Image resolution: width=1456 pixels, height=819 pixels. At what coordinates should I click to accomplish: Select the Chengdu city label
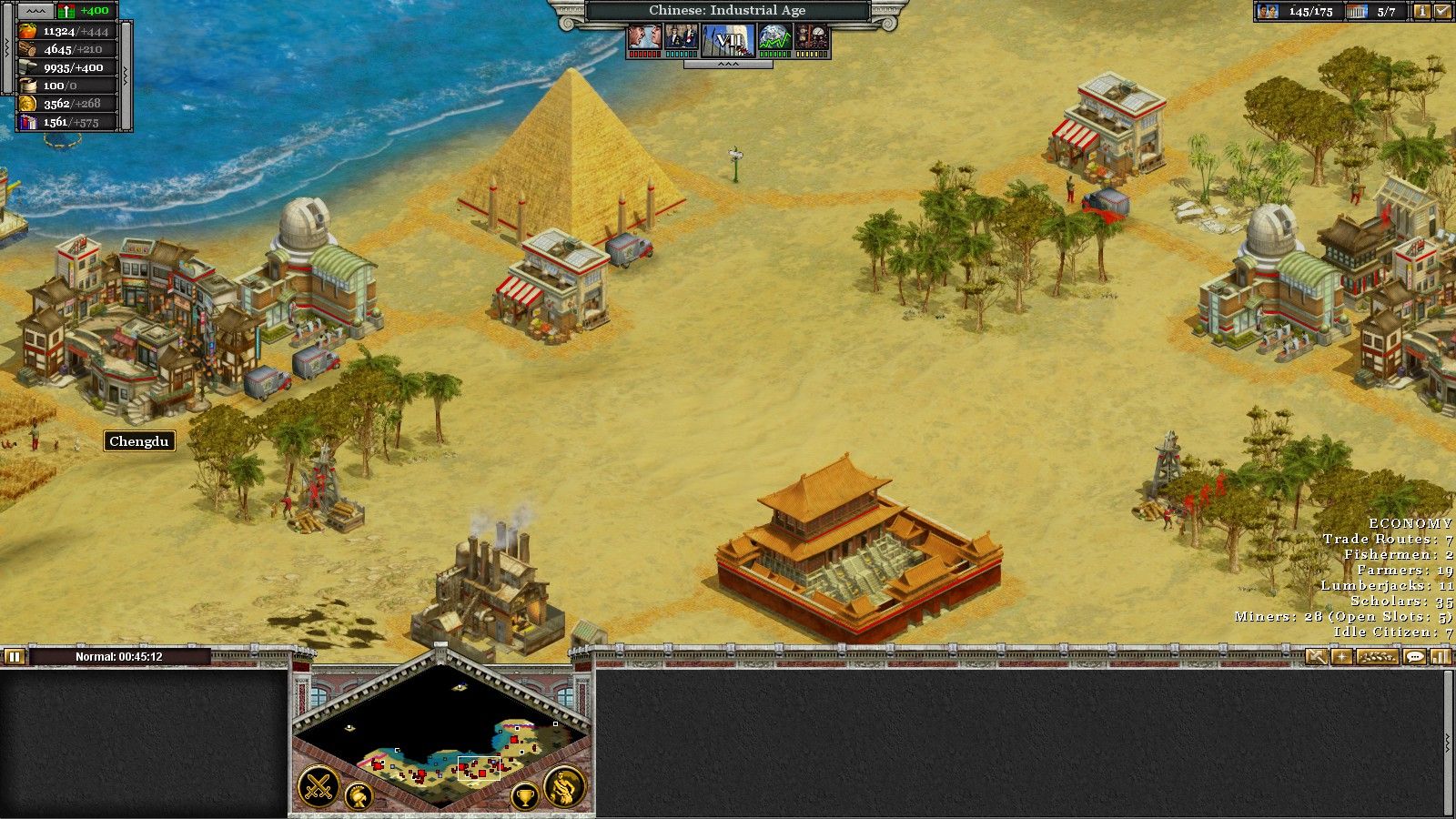click(138, 441)
